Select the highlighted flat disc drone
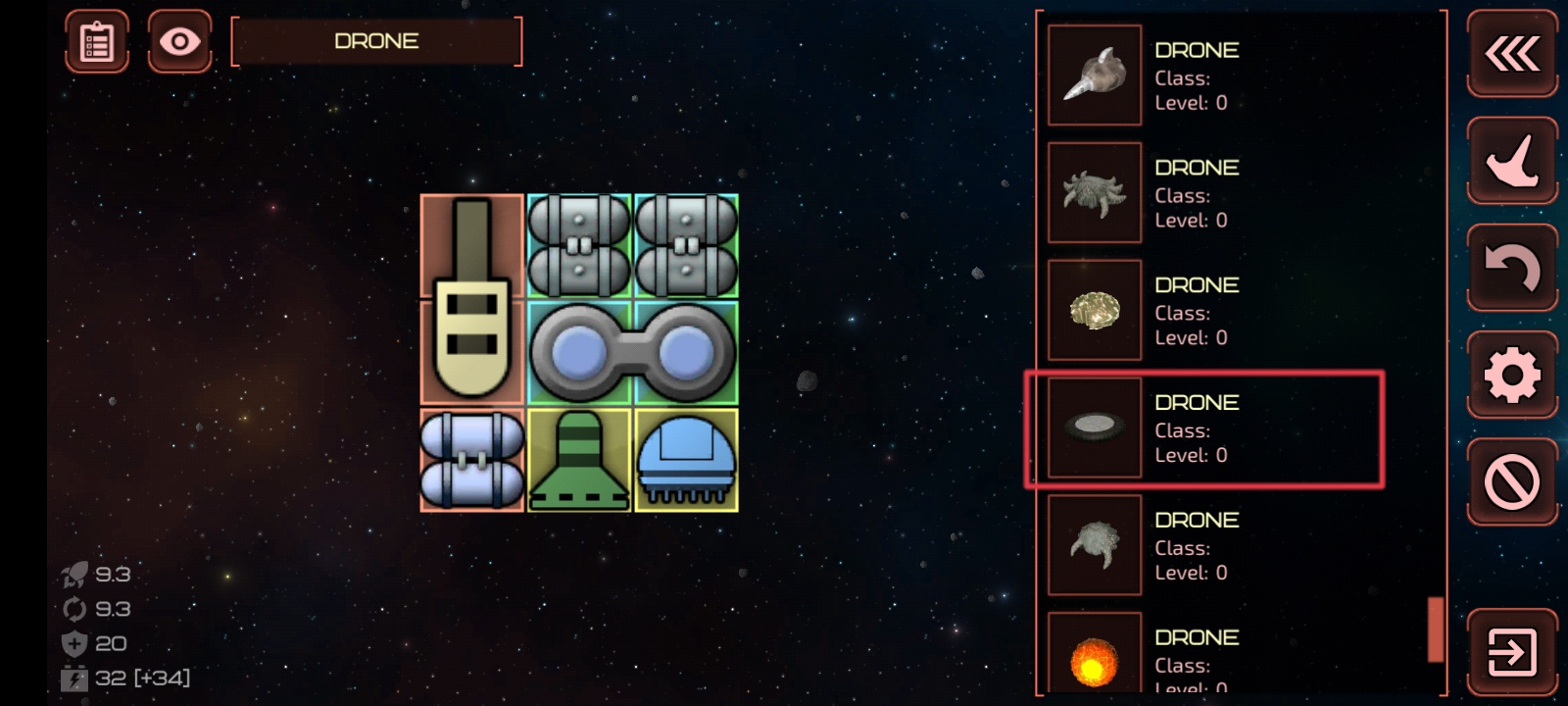The width and height of the screenshot is (1568, 706). pyautogui.click(x=1095, y=428)
